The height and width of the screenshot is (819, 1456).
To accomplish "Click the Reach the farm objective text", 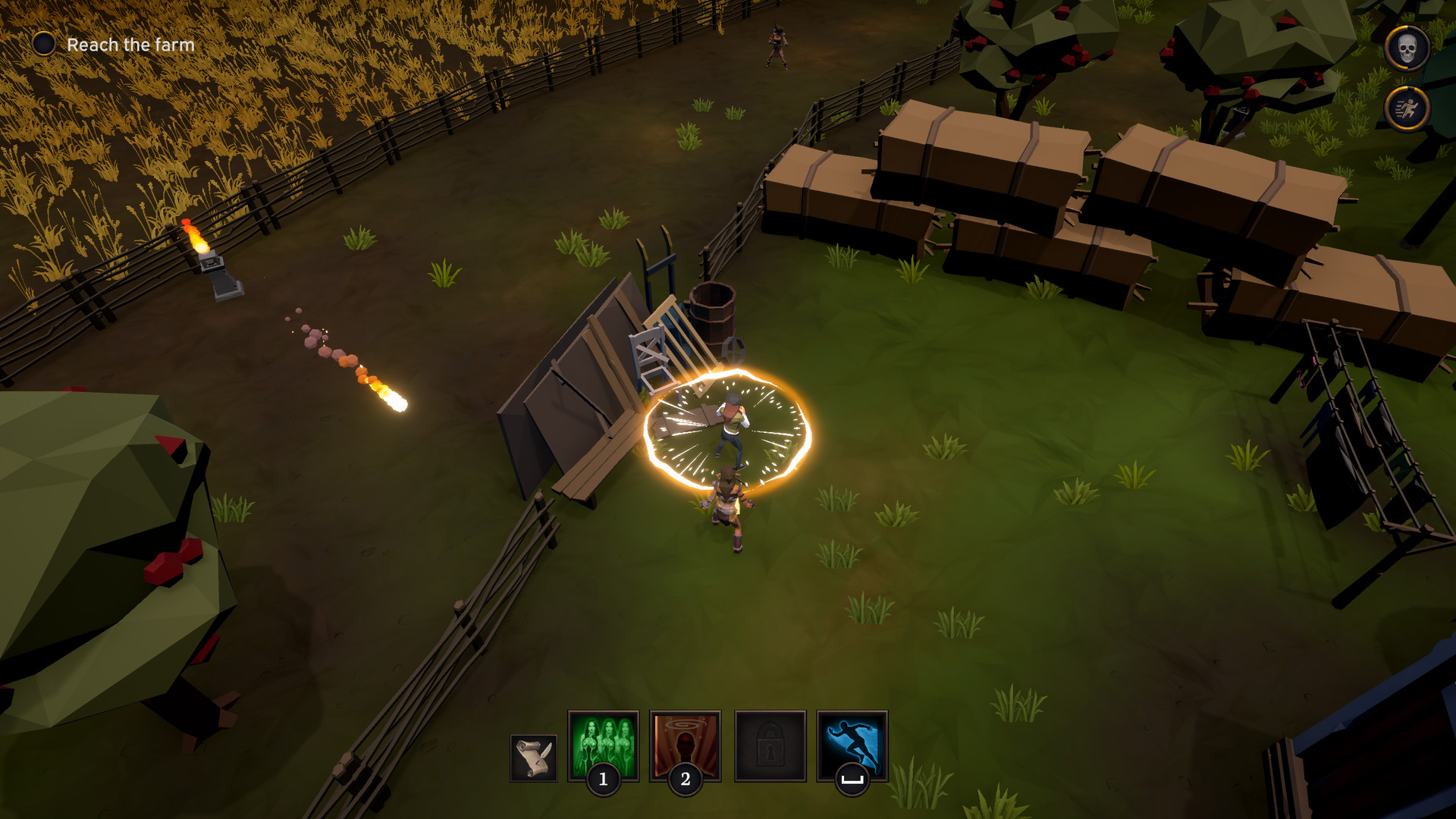I will 130,44.
